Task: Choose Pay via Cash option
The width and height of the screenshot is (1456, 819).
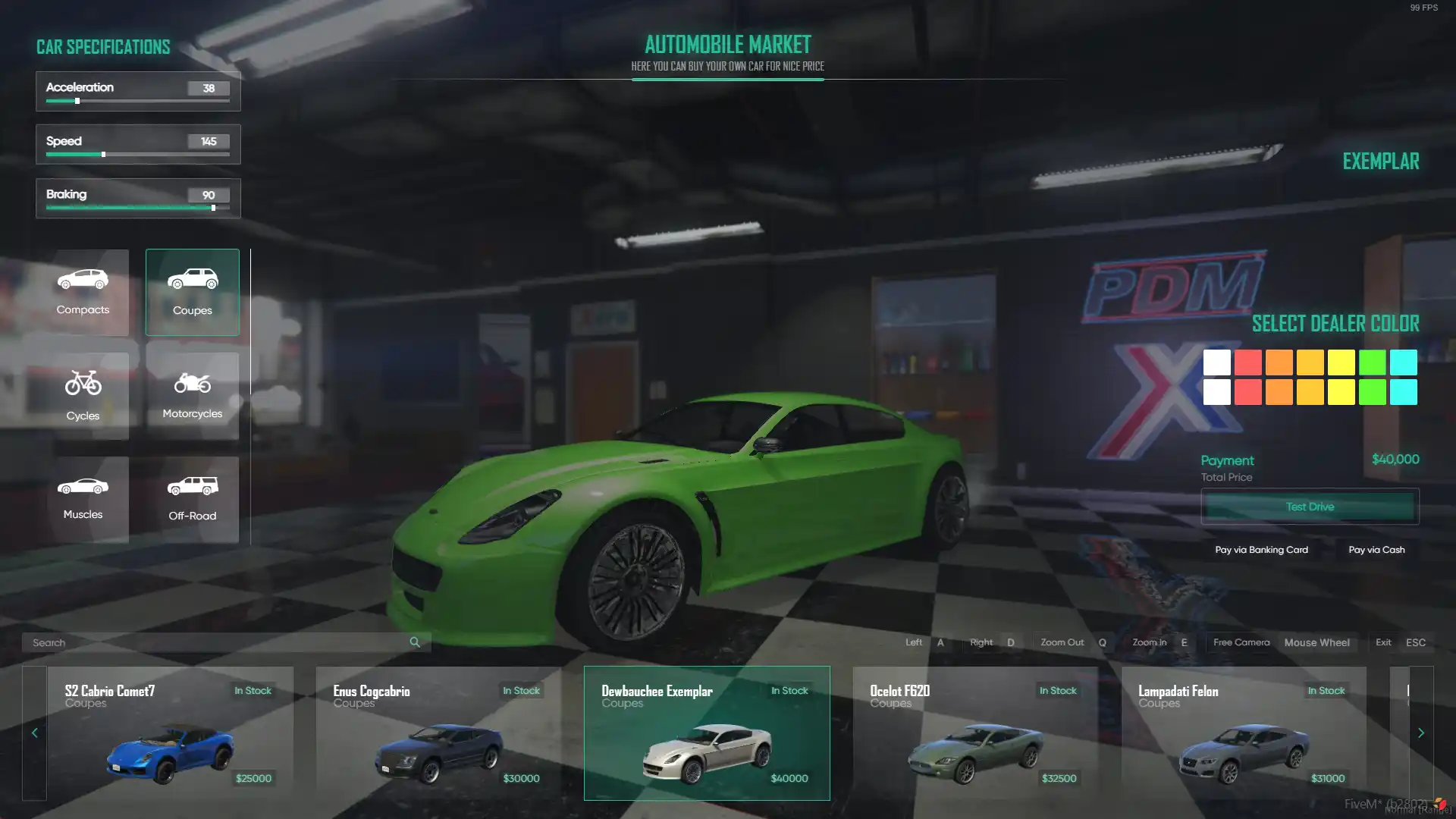Action: (x=1376, y=550)
